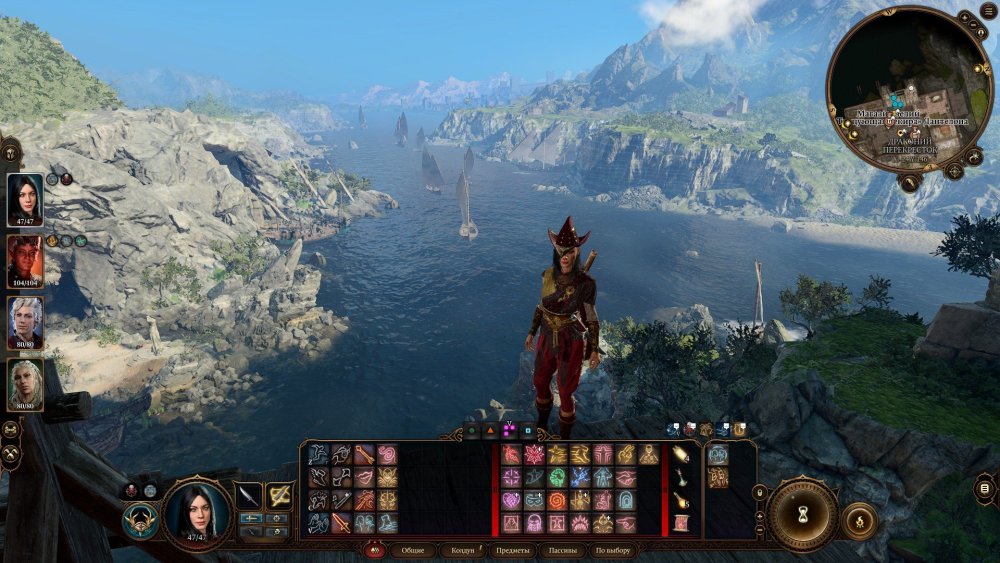
Task: Choose the По выбору hotbar tab
Action: pos(613,551)
